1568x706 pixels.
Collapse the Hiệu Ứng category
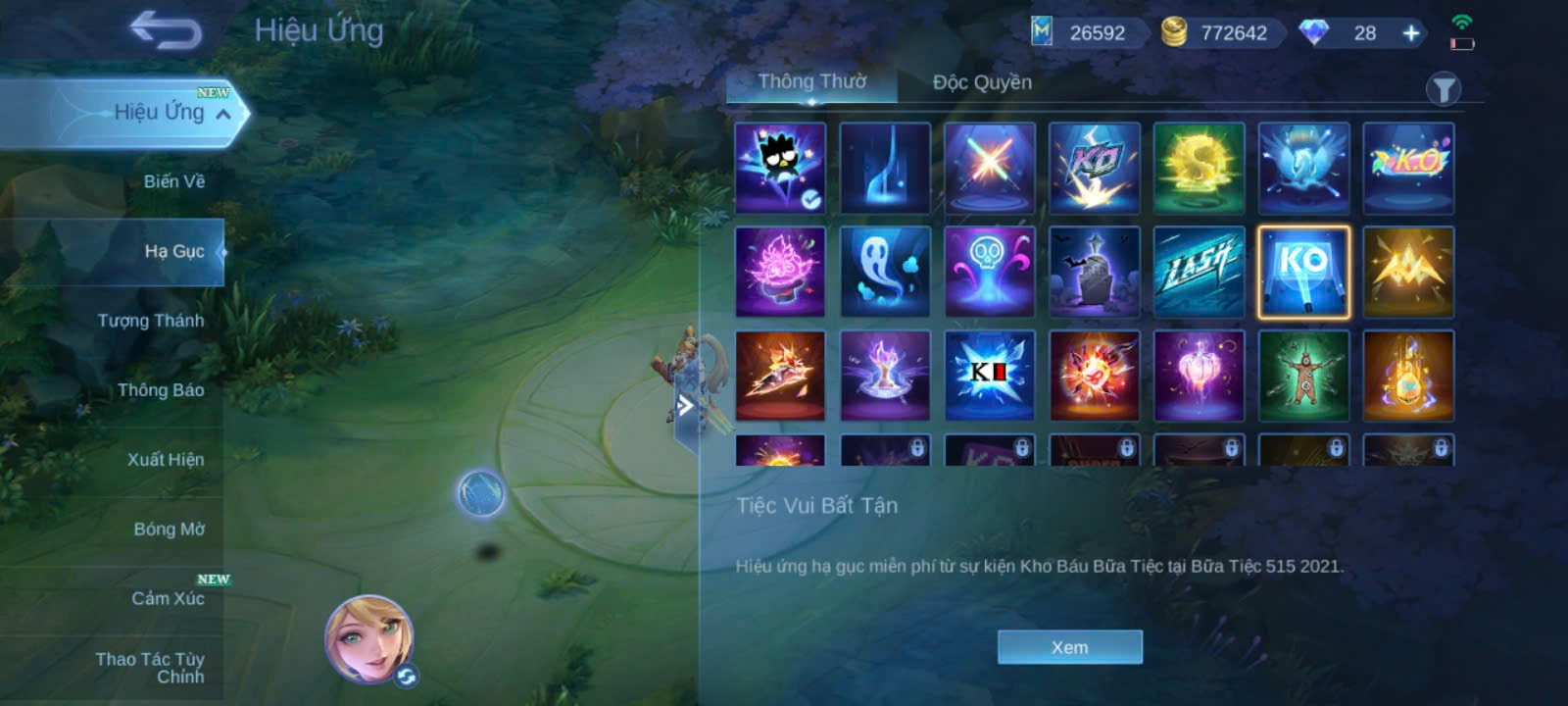tap(223, 114)
